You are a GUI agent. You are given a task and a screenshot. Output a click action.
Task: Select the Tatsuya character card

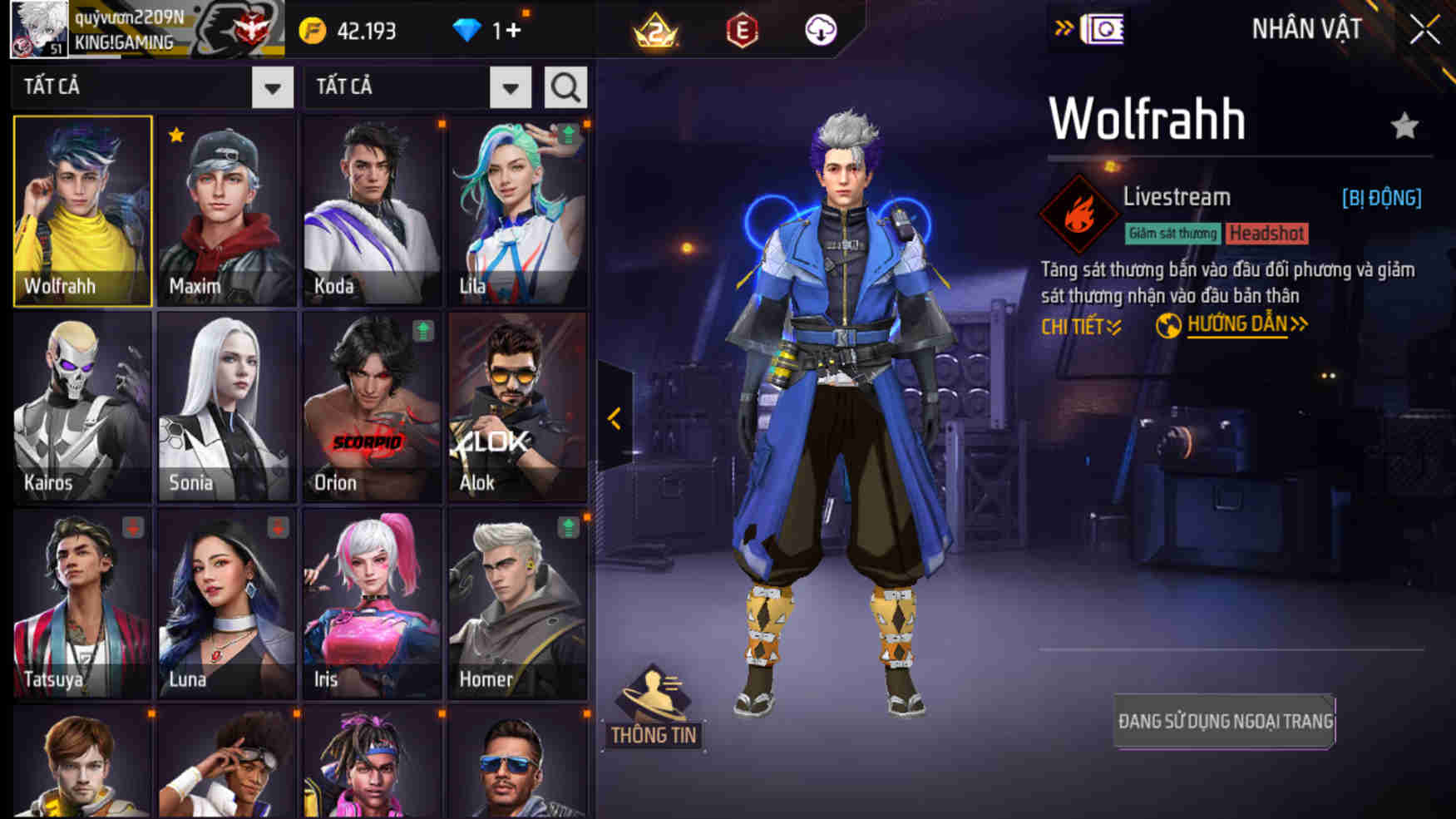[x=82, y=604]
